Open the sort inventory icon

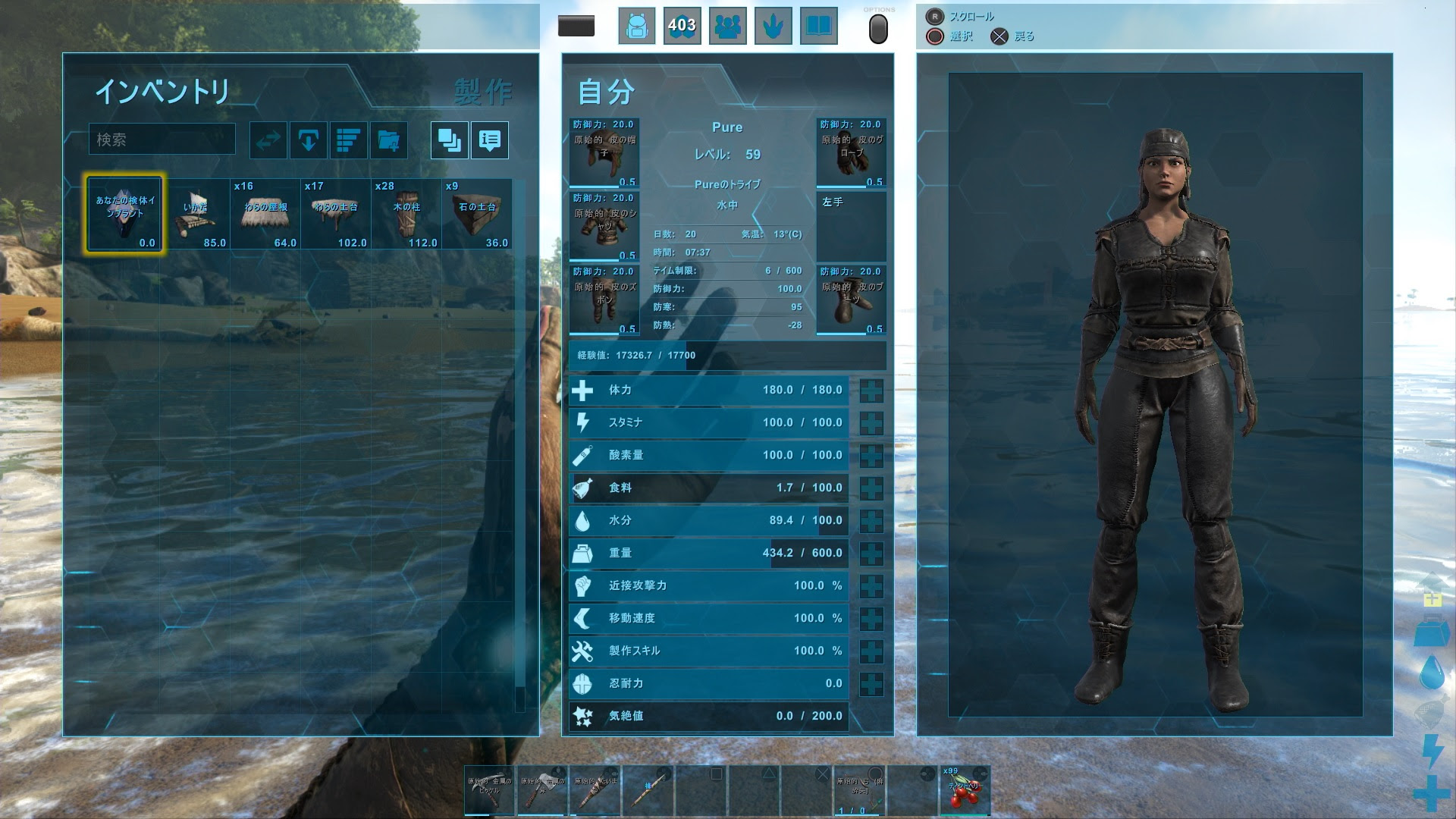(x=349, y=140)
